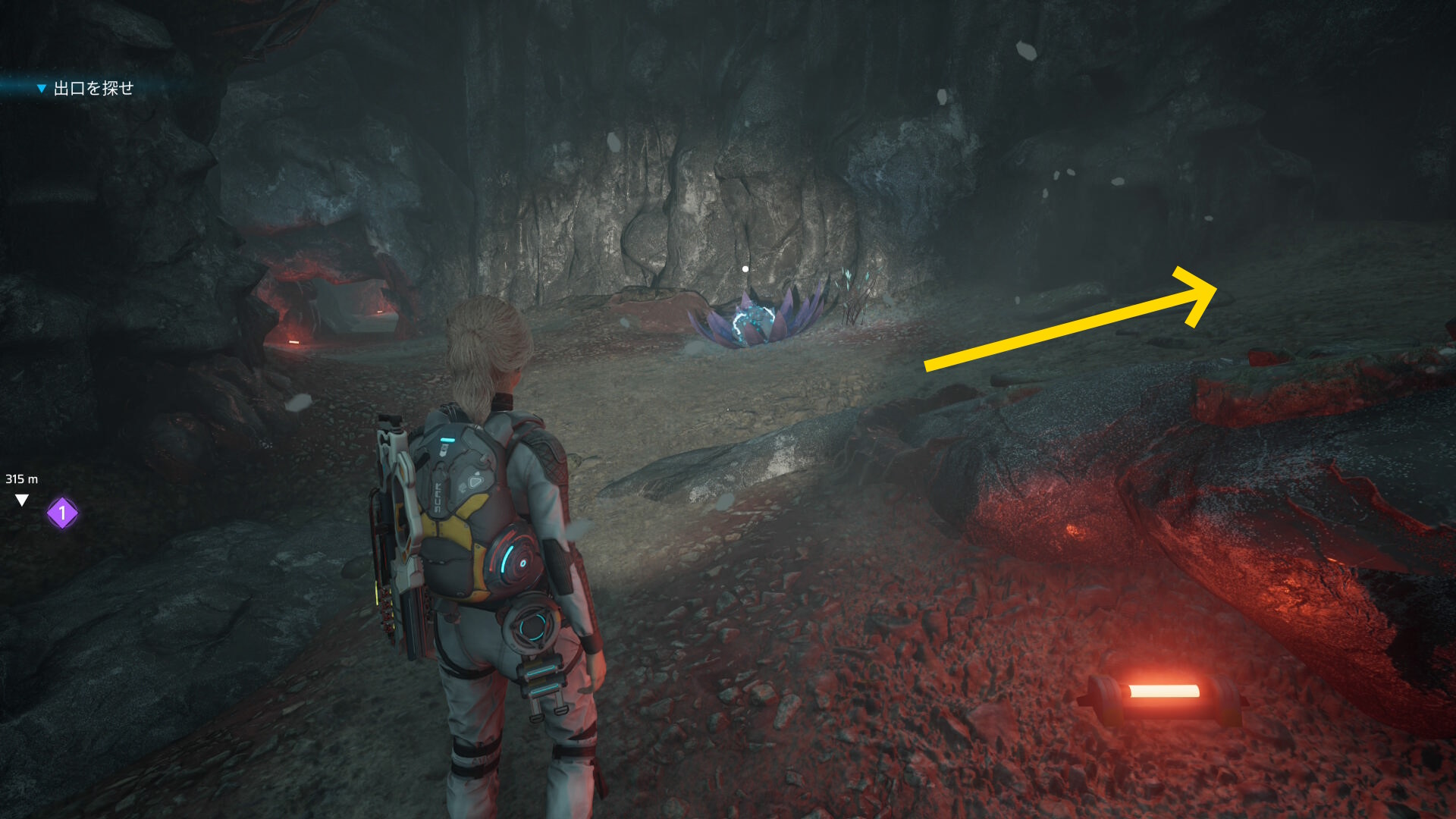1456x819 pixels.
Task: Click the purple diamond waypoint marker
Action: 62,513
